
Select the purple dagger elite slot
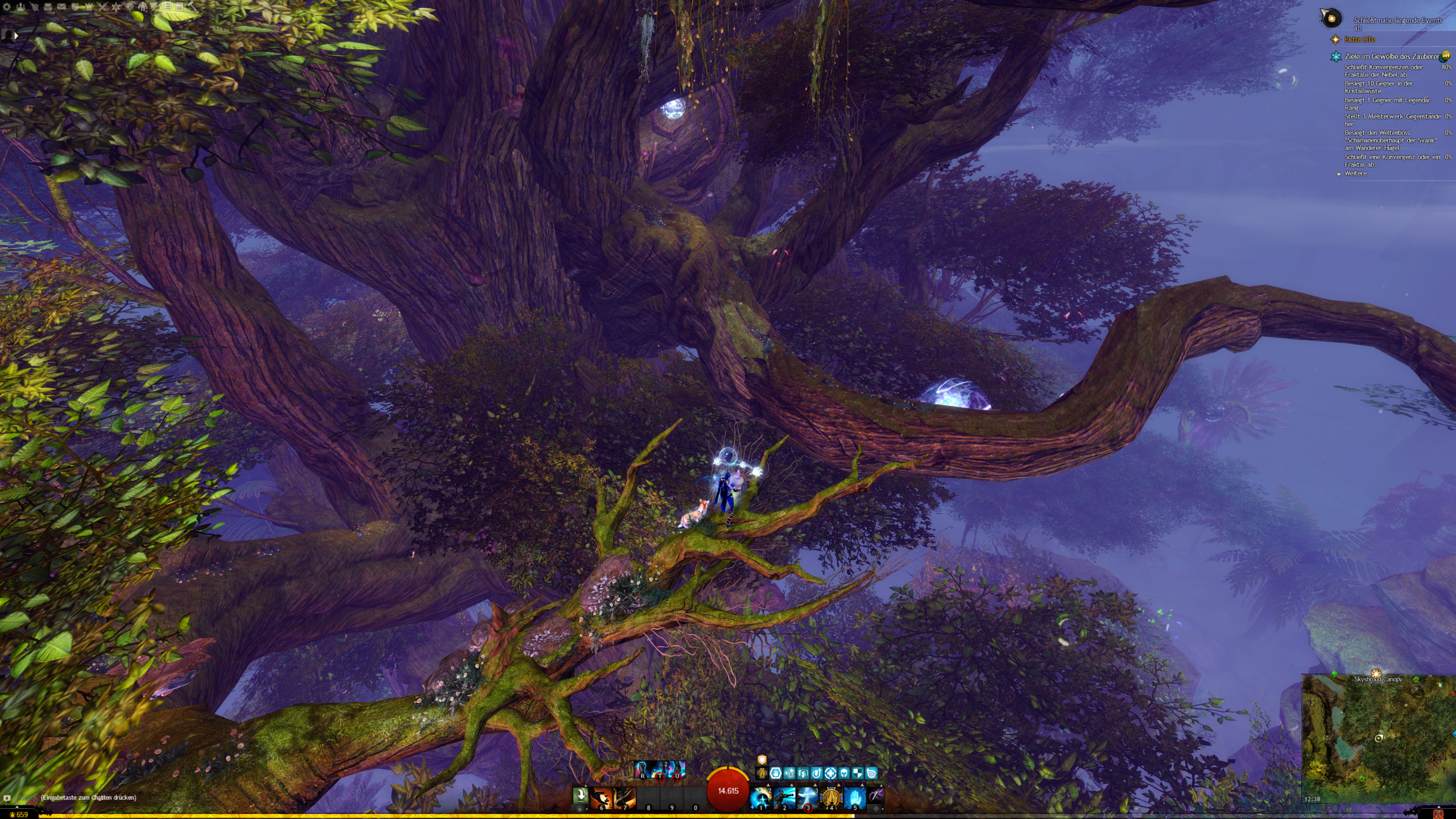876,796
